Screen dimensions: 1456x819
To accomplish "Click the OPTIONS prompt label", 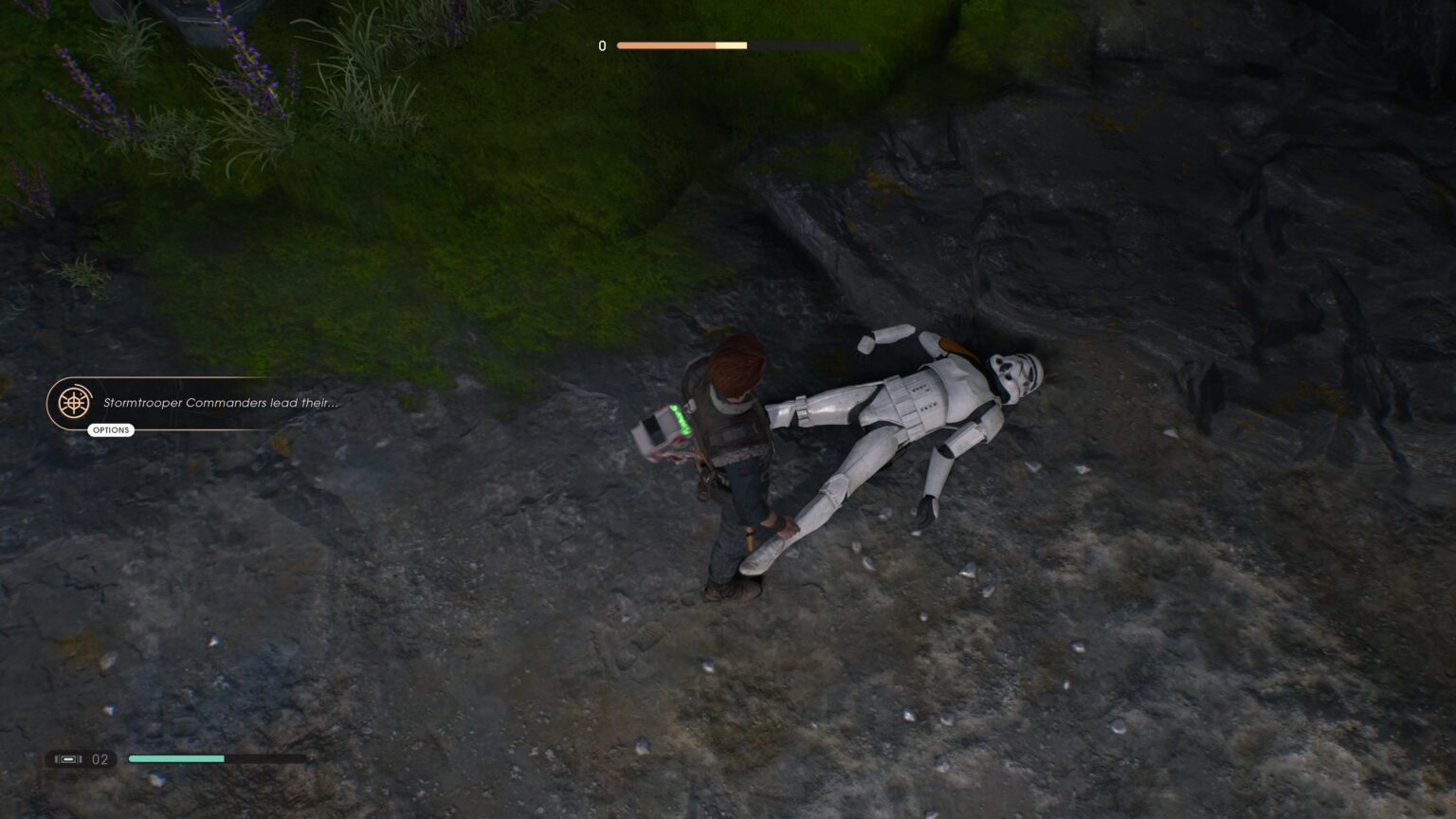I will click(x=111, y=430).
